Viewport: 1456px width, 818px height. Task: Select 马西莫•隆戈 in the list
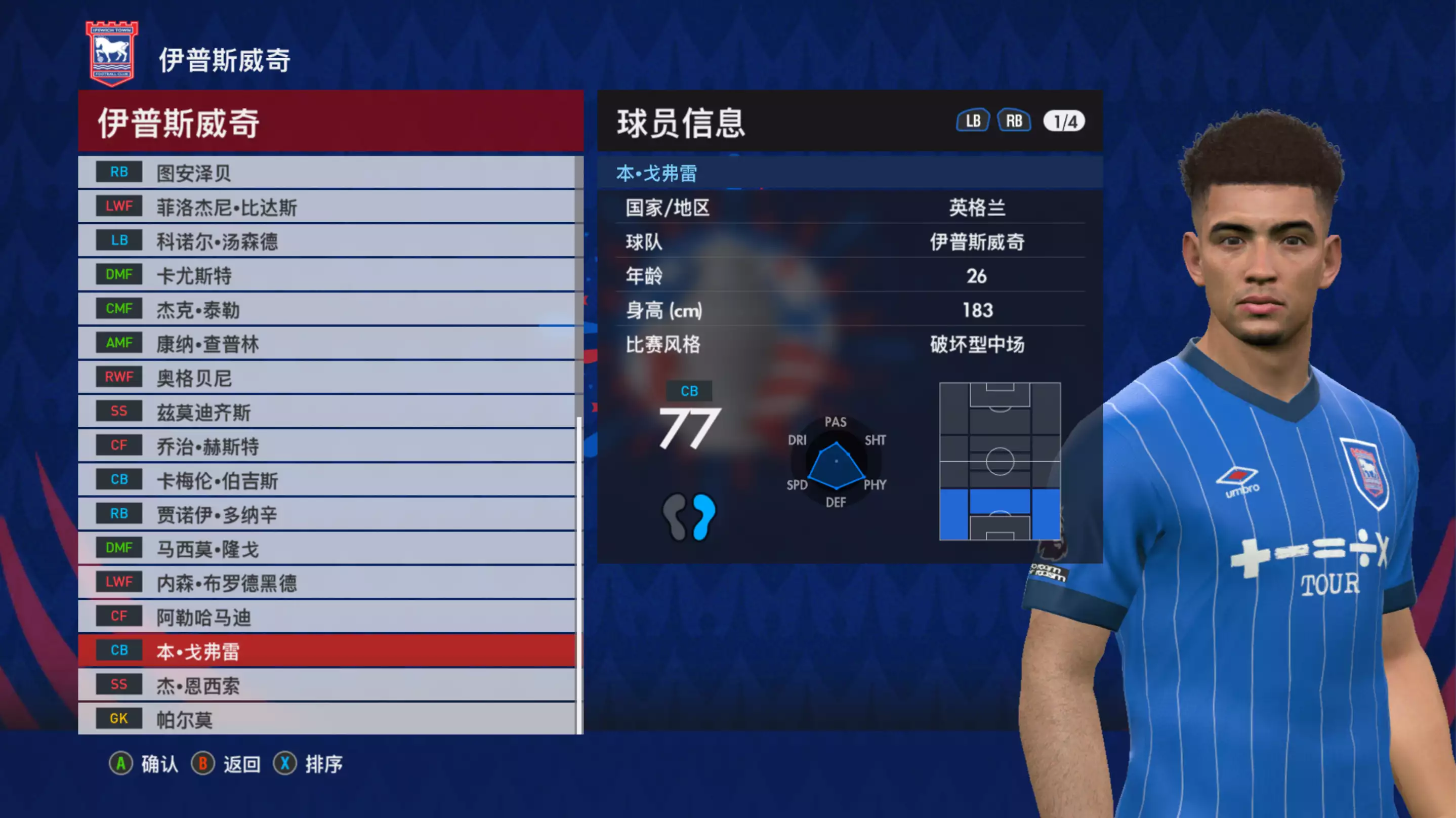pos(327,548)
